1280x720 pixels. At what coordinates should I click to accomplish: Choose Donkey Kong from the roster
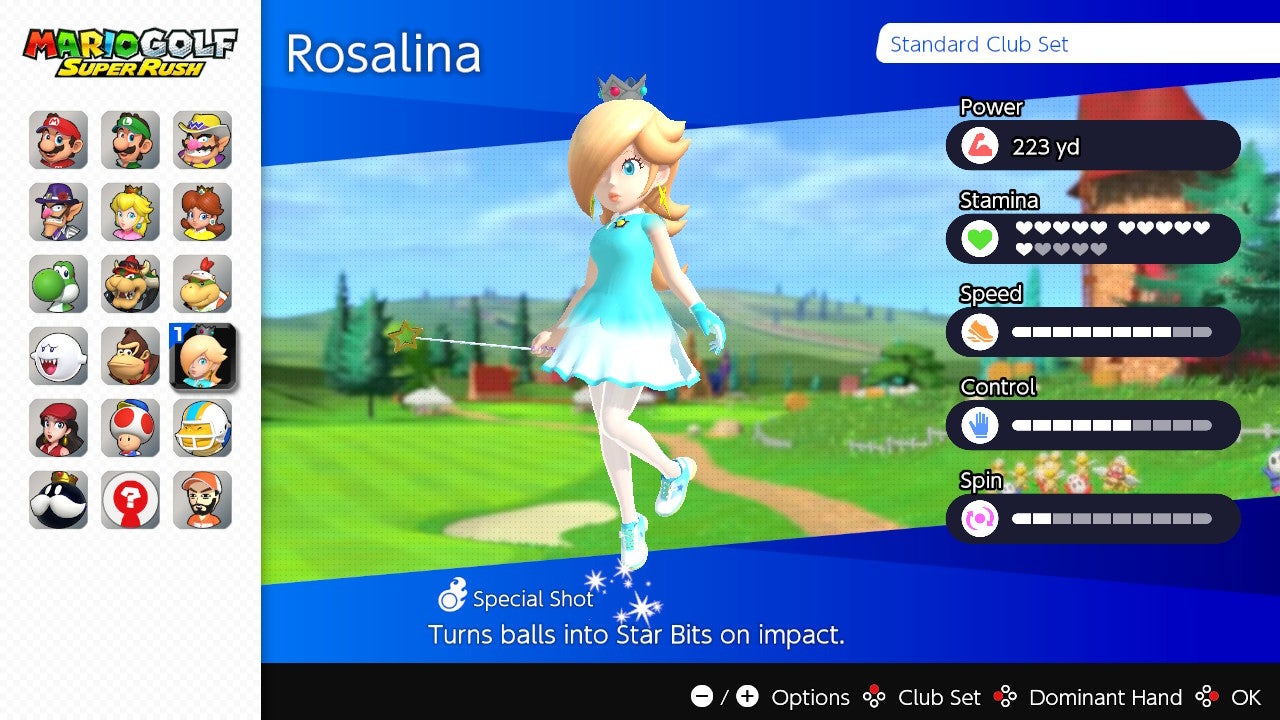[x=130, y=356]
